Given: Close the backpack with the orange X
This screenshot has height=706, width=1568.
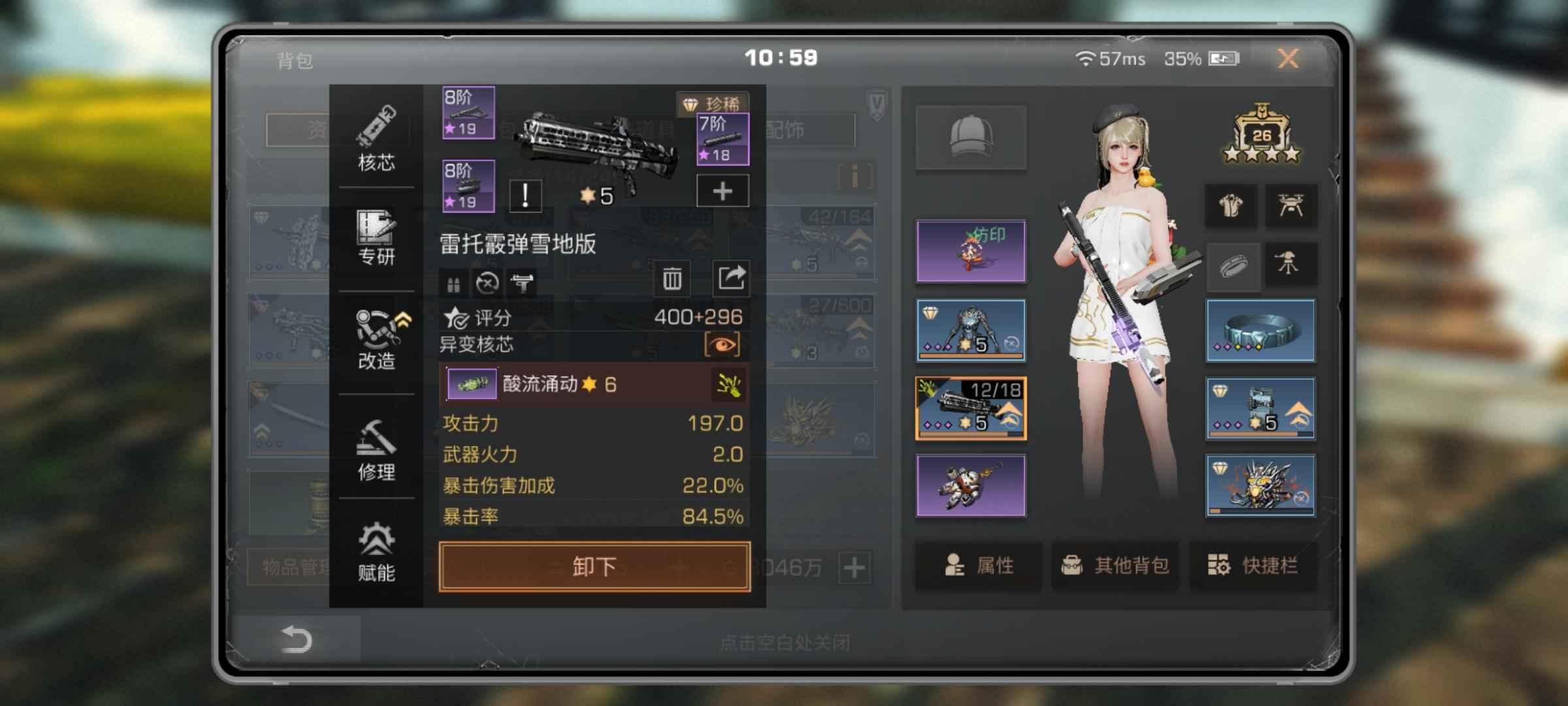Looking at the screenshot, I should [1287, 59].
